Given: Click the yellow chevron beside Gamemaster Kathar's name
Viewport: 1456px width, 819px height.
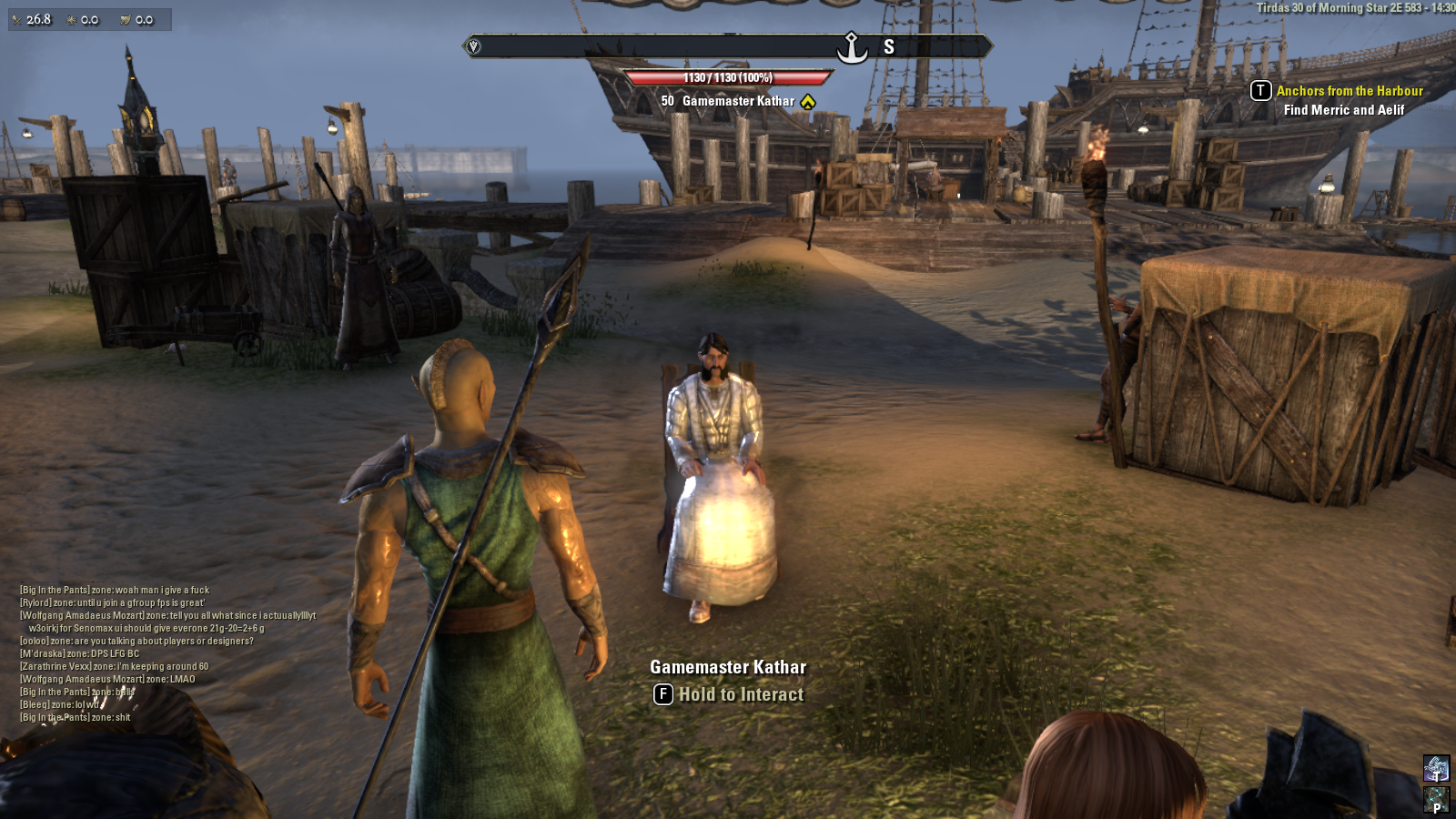Looking at the screenshot, I should click(808, 102).
